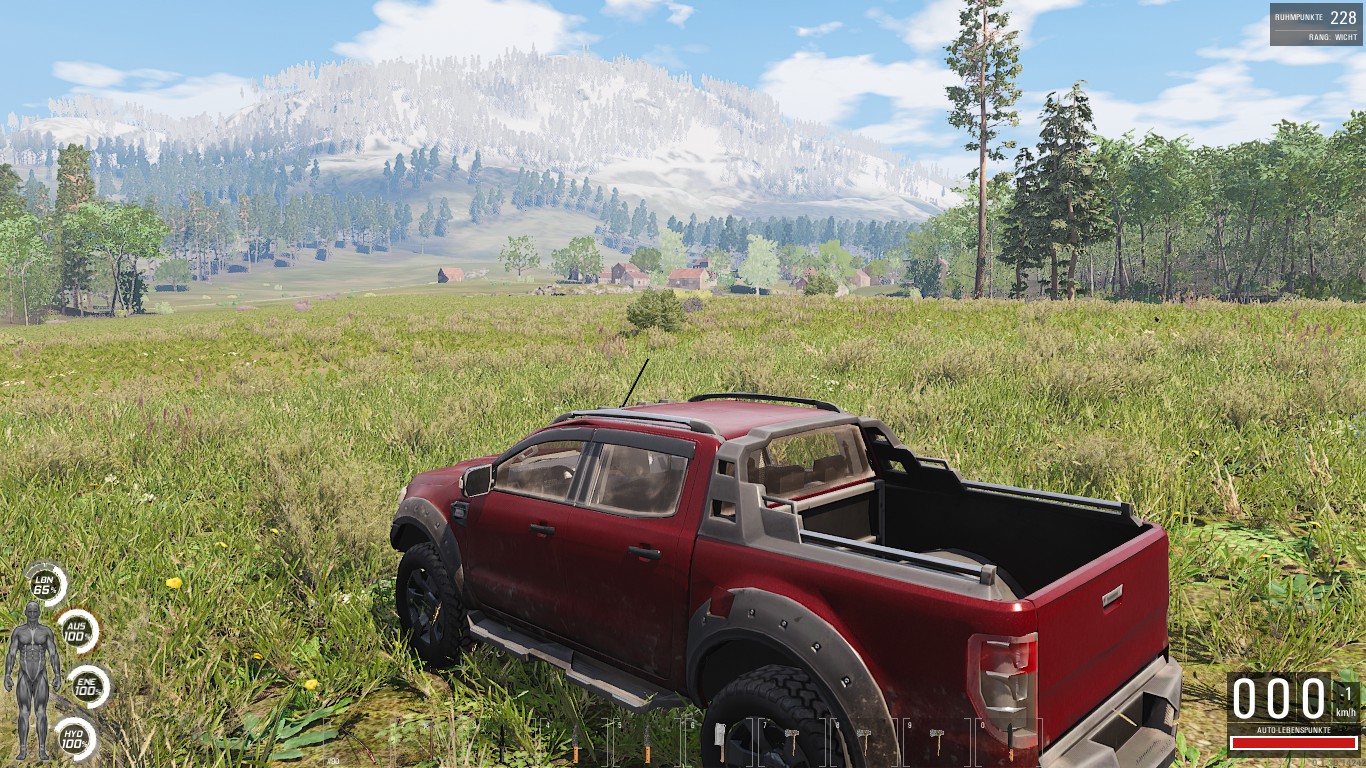Select the long-handled tool in hotbar slot 2
The width and height of the screenshot is (1366, 768).
(x=431, y=740)
